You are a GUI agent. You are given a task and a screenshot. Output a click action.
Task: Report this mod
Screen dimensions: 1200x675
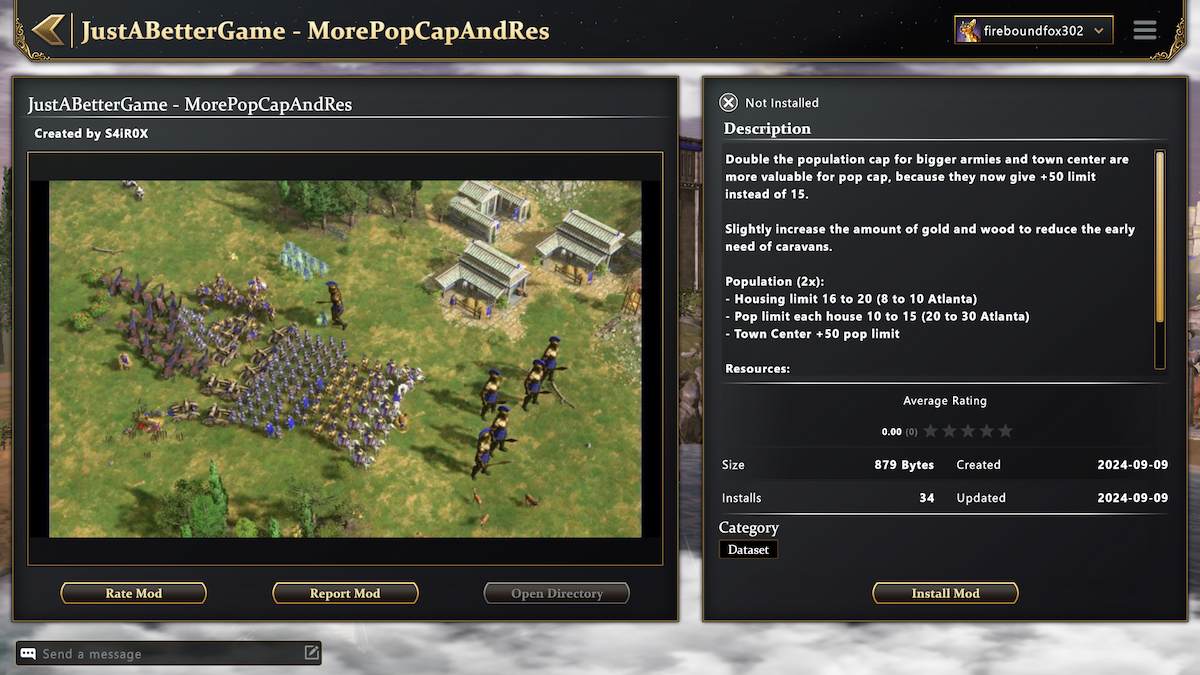tap(345, 593)
